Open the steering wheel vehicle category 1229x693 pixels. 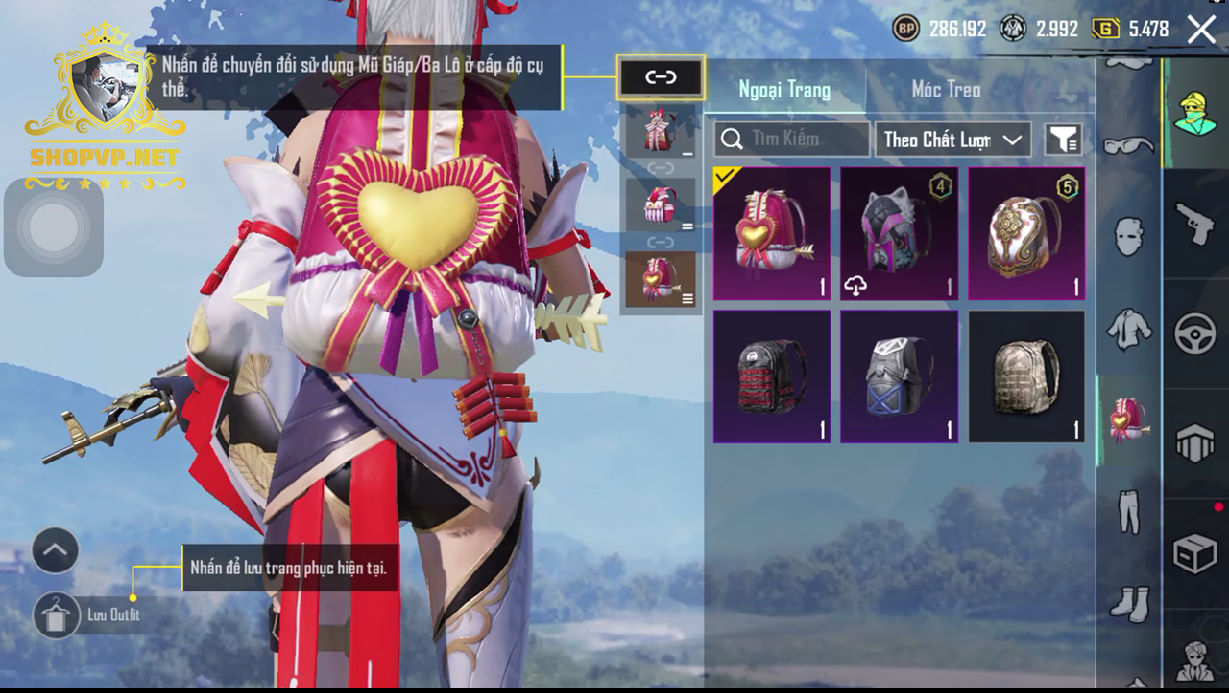point(1195,335)
